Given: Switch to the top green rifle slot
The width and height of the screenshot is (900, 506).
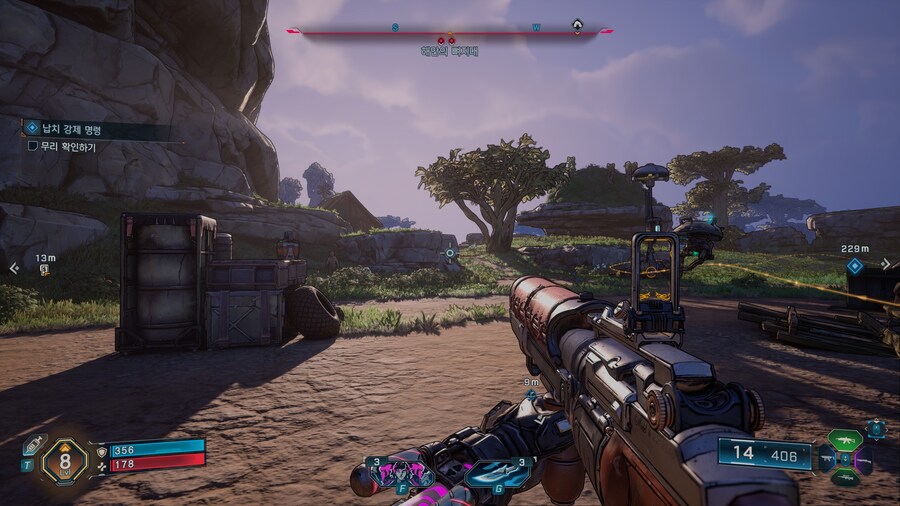Looking at the screenshot, I should pos(845,439).
